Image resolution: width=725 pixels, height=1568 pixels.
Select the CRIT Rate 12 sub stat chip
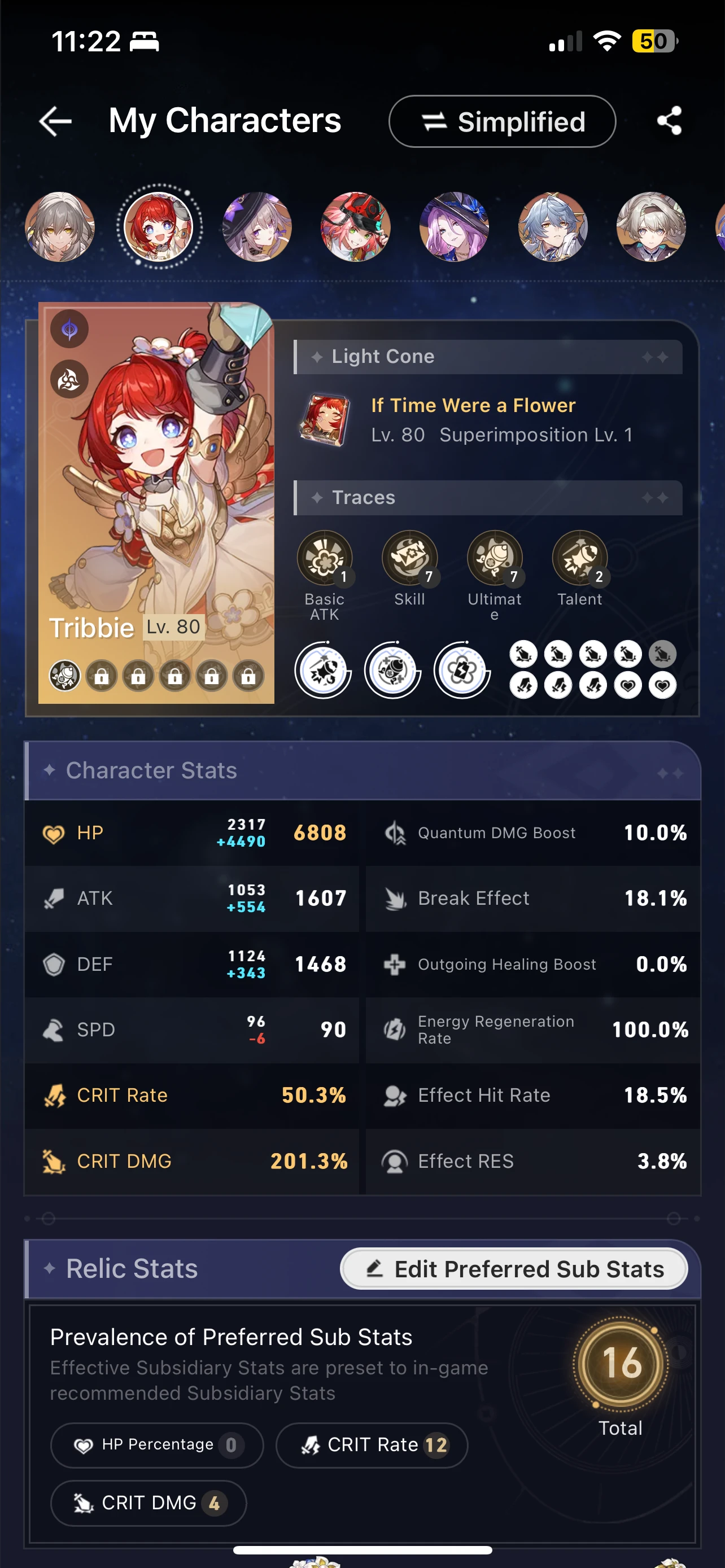372,1445
